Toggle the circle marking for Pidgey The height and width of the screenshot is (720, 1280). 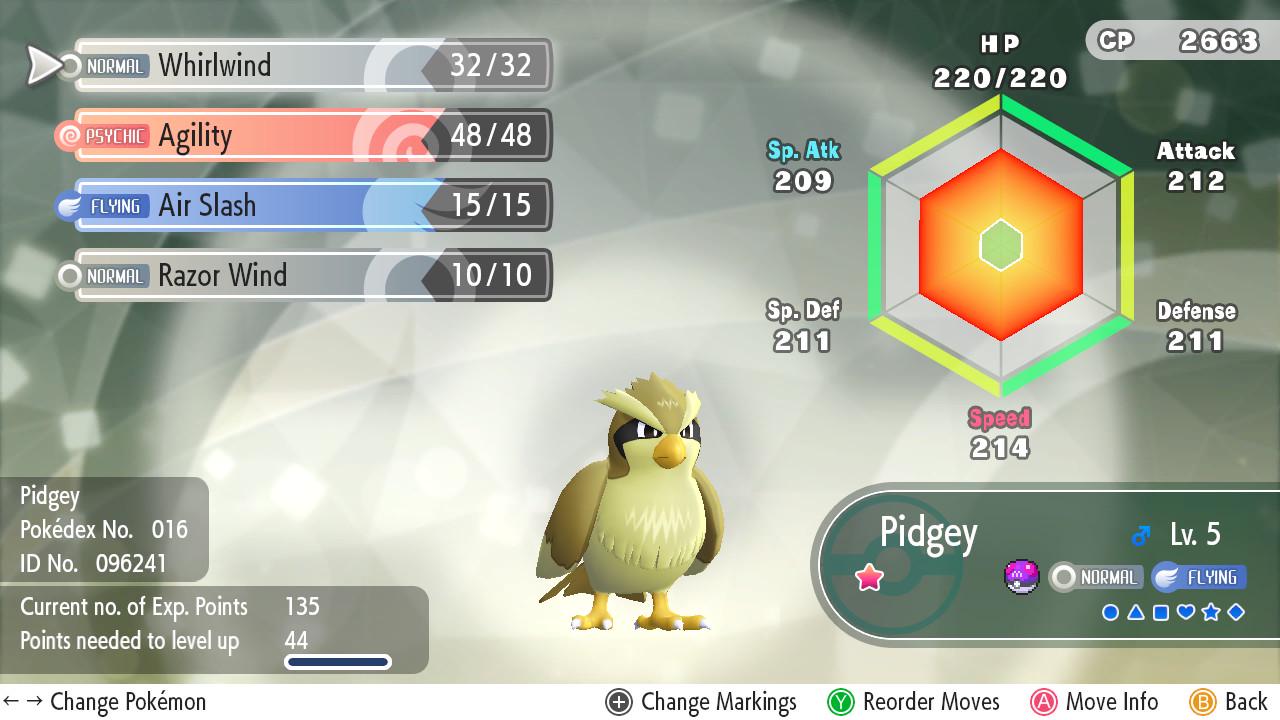click(x=1111, y=611)
